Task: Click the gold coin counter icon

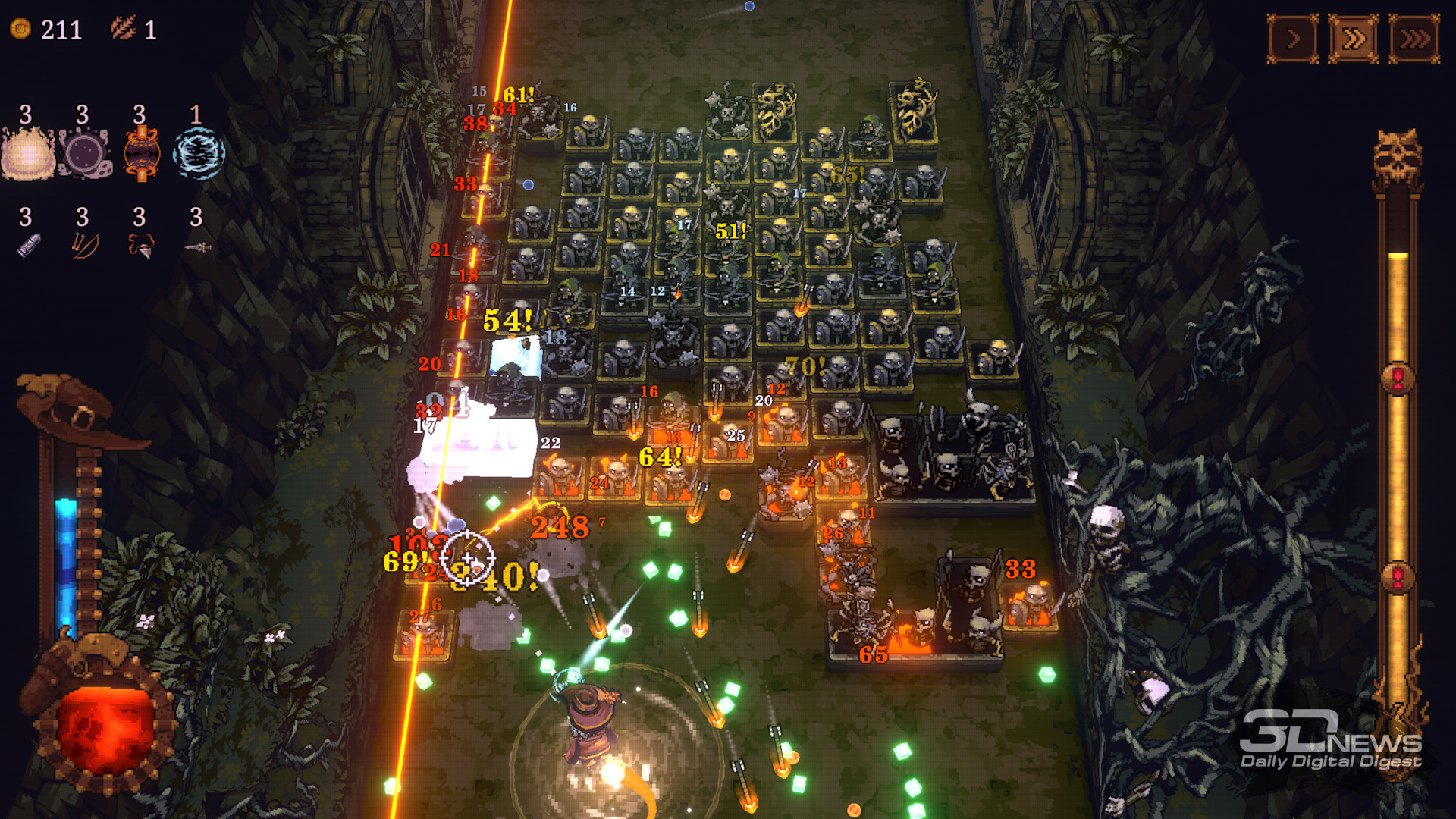Action: pos(20,29)
